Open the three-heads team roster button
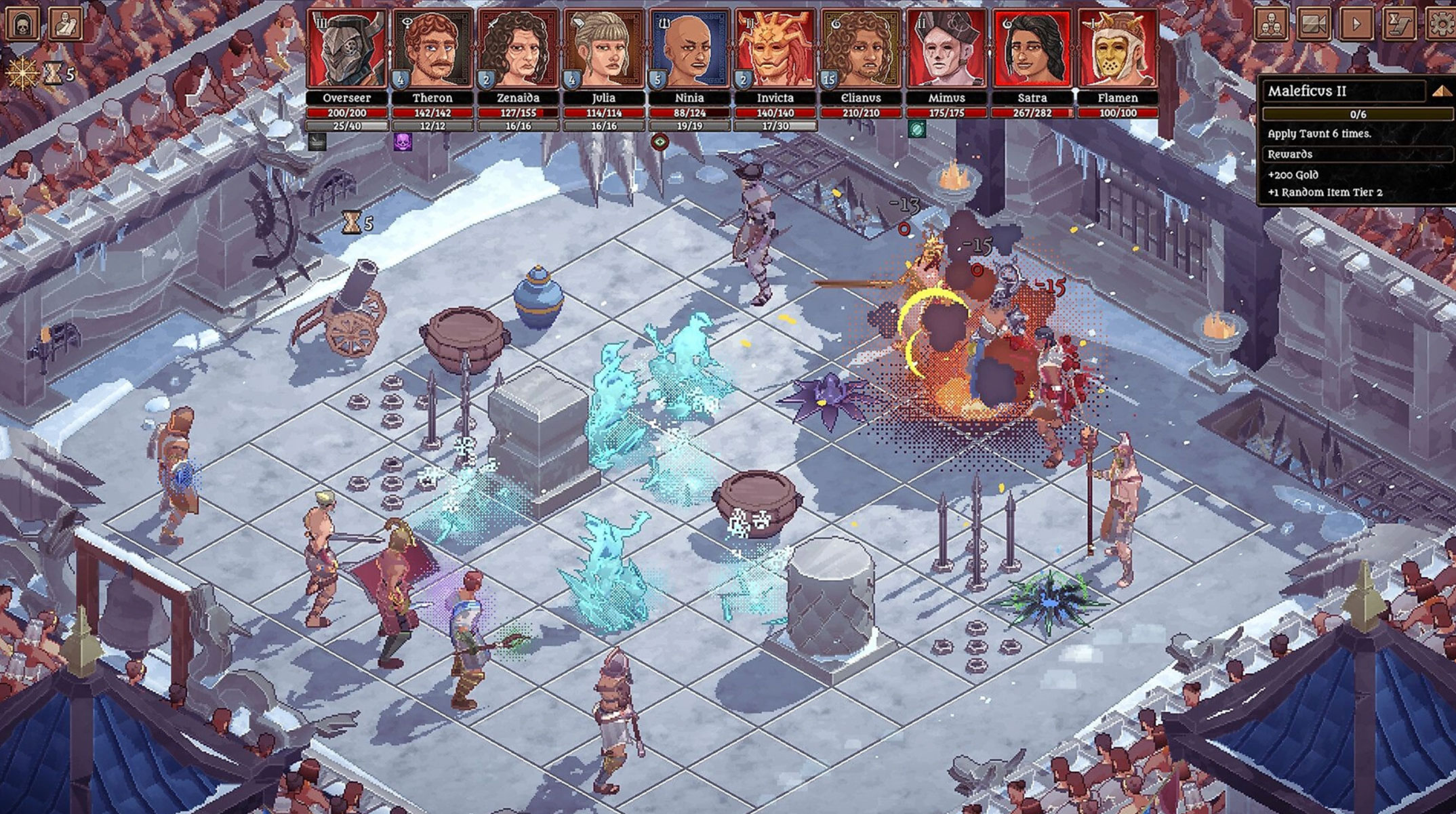The width and height of the screenshot is (1456, 814). pos(1272,24)
